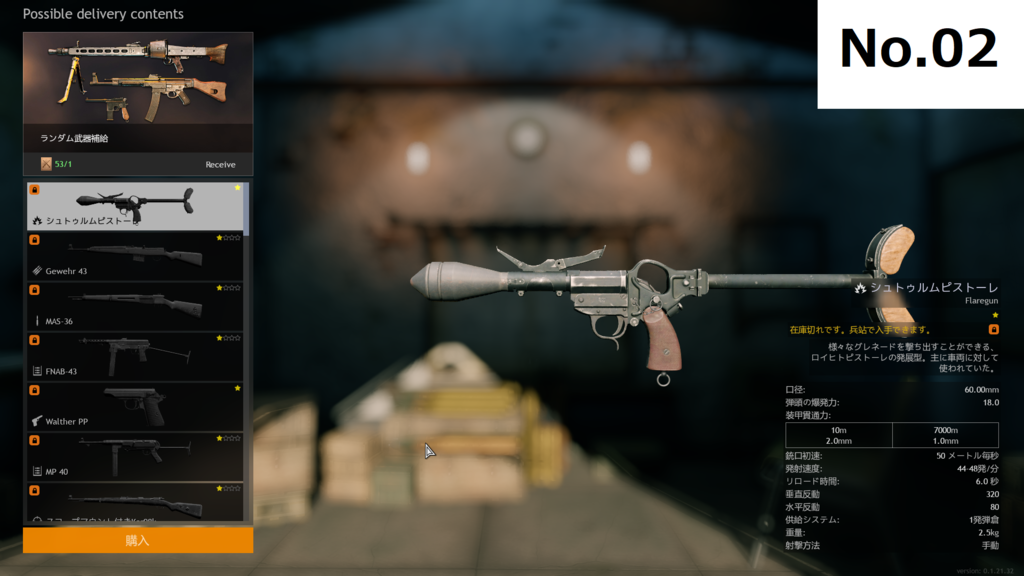Select the Walther PP pistol entry
The image size is (1024, 576).
click(134, 406)
